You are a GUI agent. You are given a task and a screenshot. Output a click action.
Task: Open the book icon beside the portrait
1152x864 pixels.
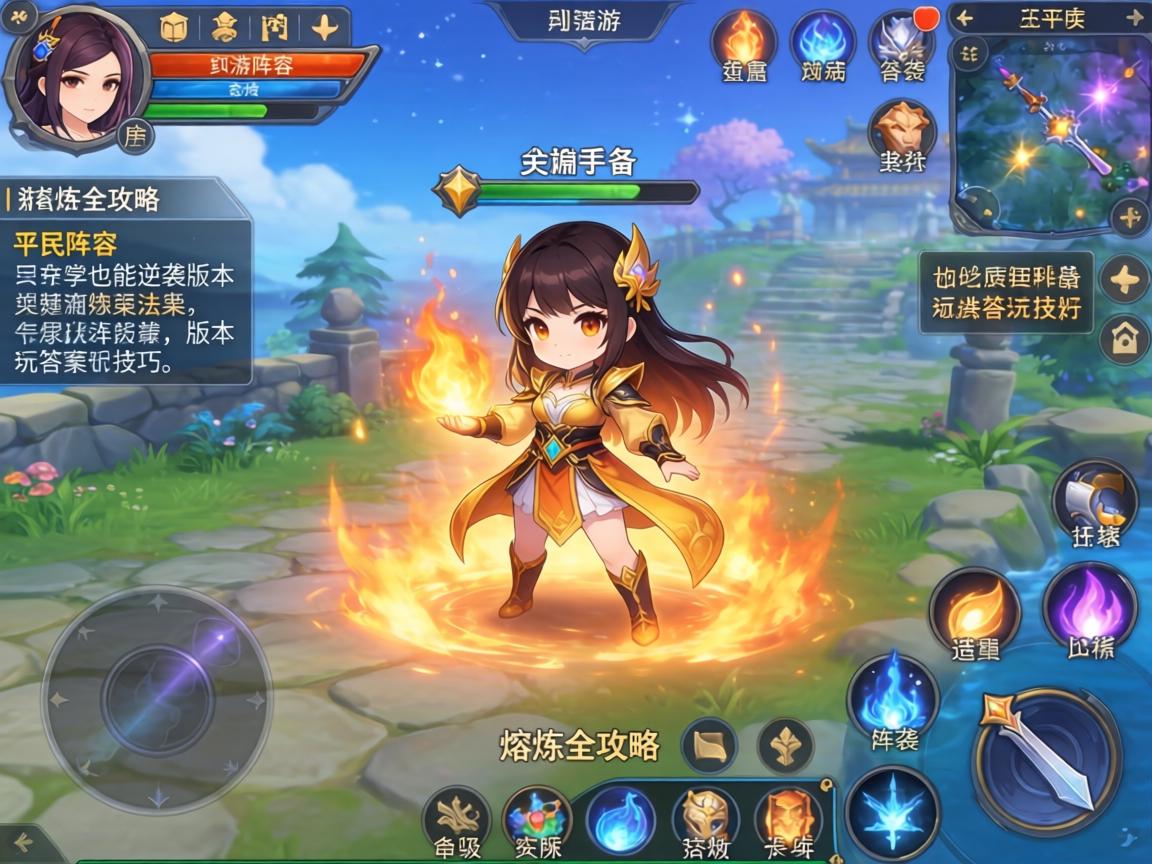174,28
